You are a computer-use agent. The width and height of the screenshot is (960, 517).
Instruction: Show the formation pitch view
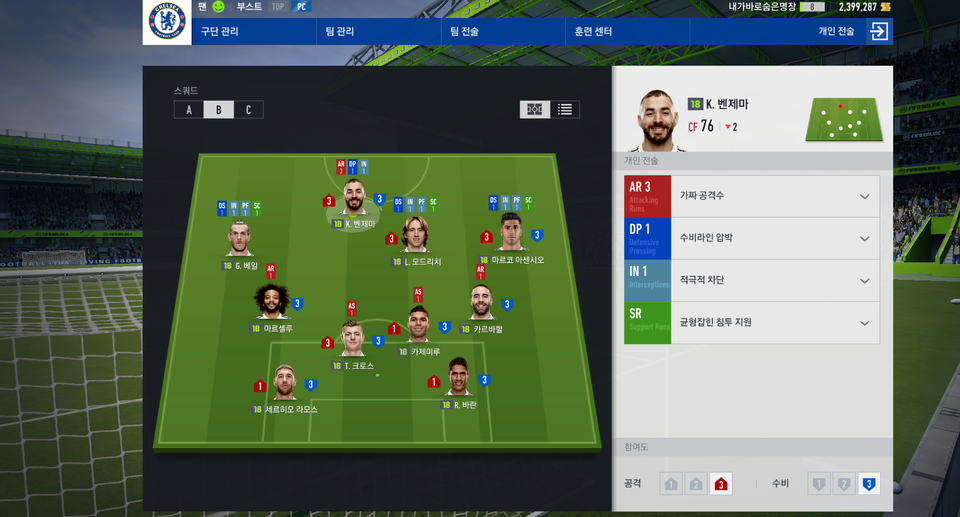click(x=535, y=110)
